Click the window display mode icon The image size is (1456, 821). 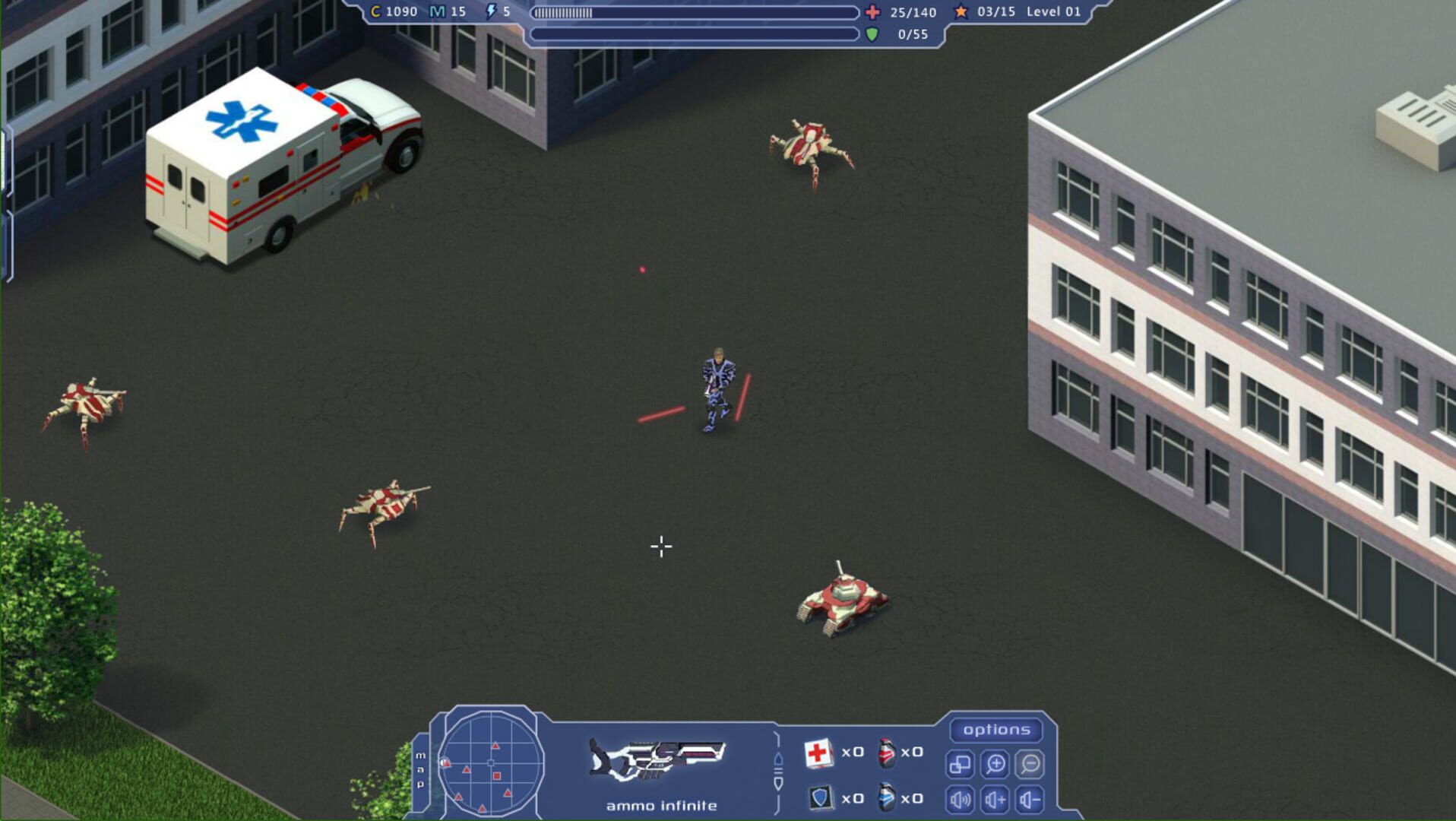pyautogui.click(x=961, y=766)
